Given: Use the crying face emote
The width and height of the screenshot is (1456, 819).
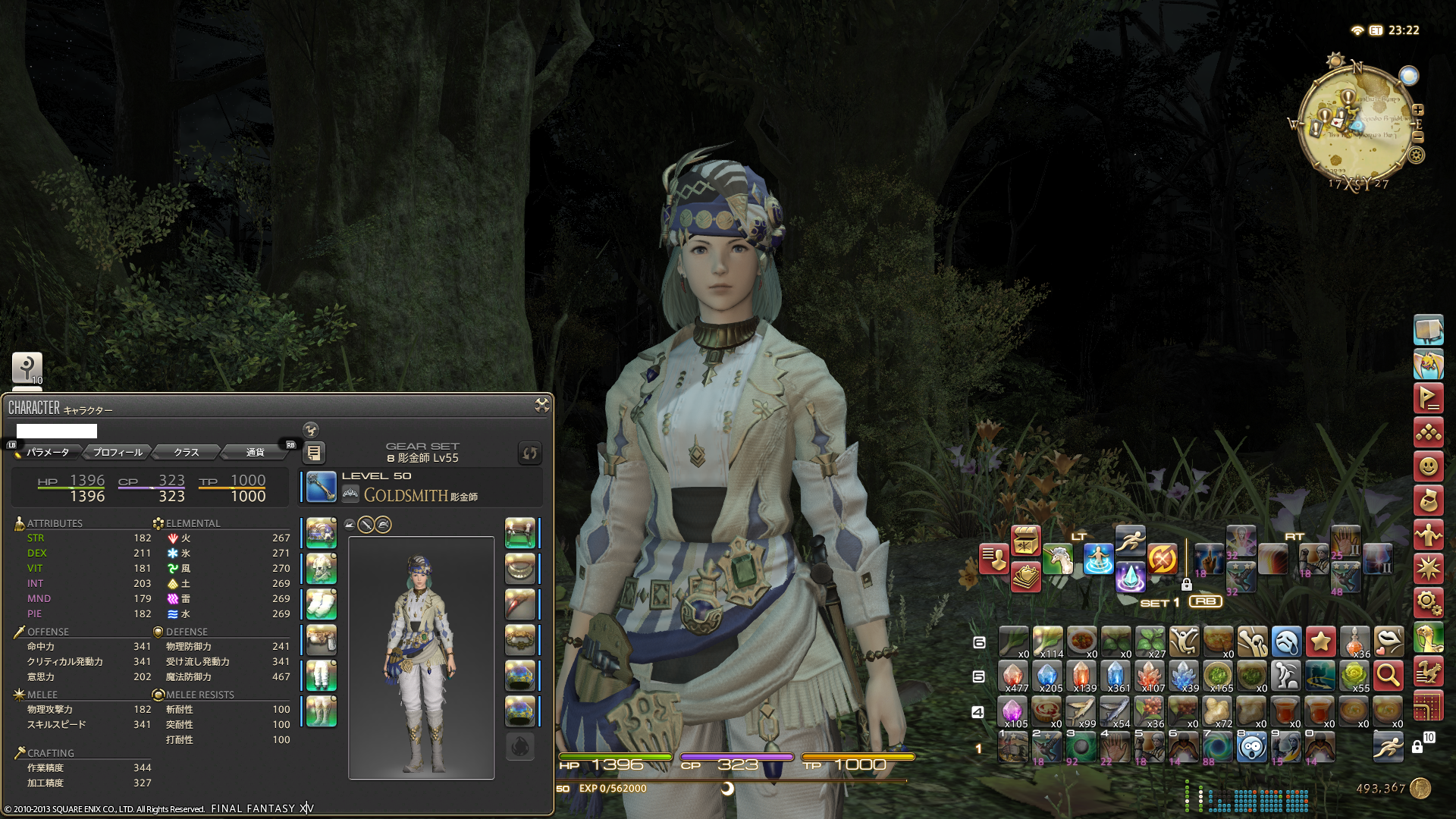Looking at the screenshot, I should coord(1286,642).
